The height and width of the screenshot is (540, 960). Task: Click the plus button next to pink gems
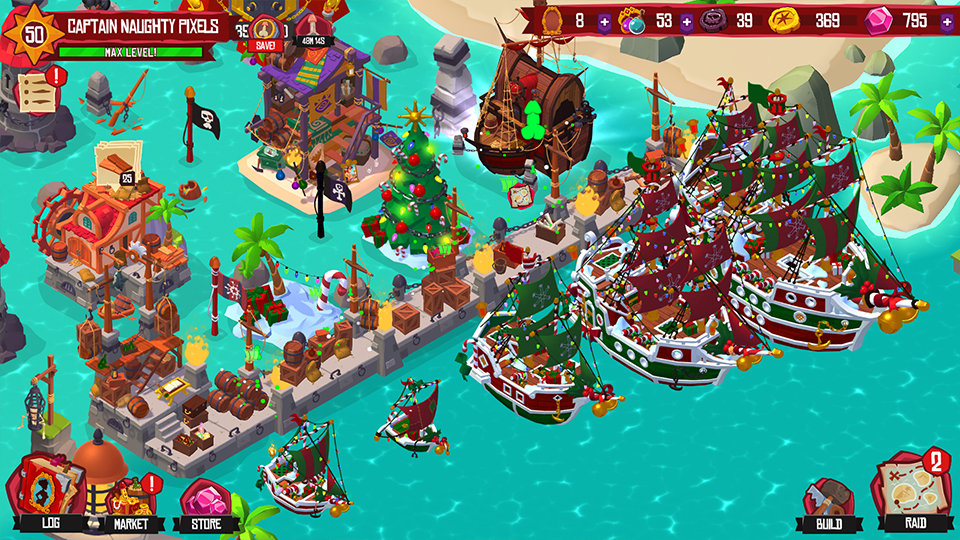[x=946, y=21]
